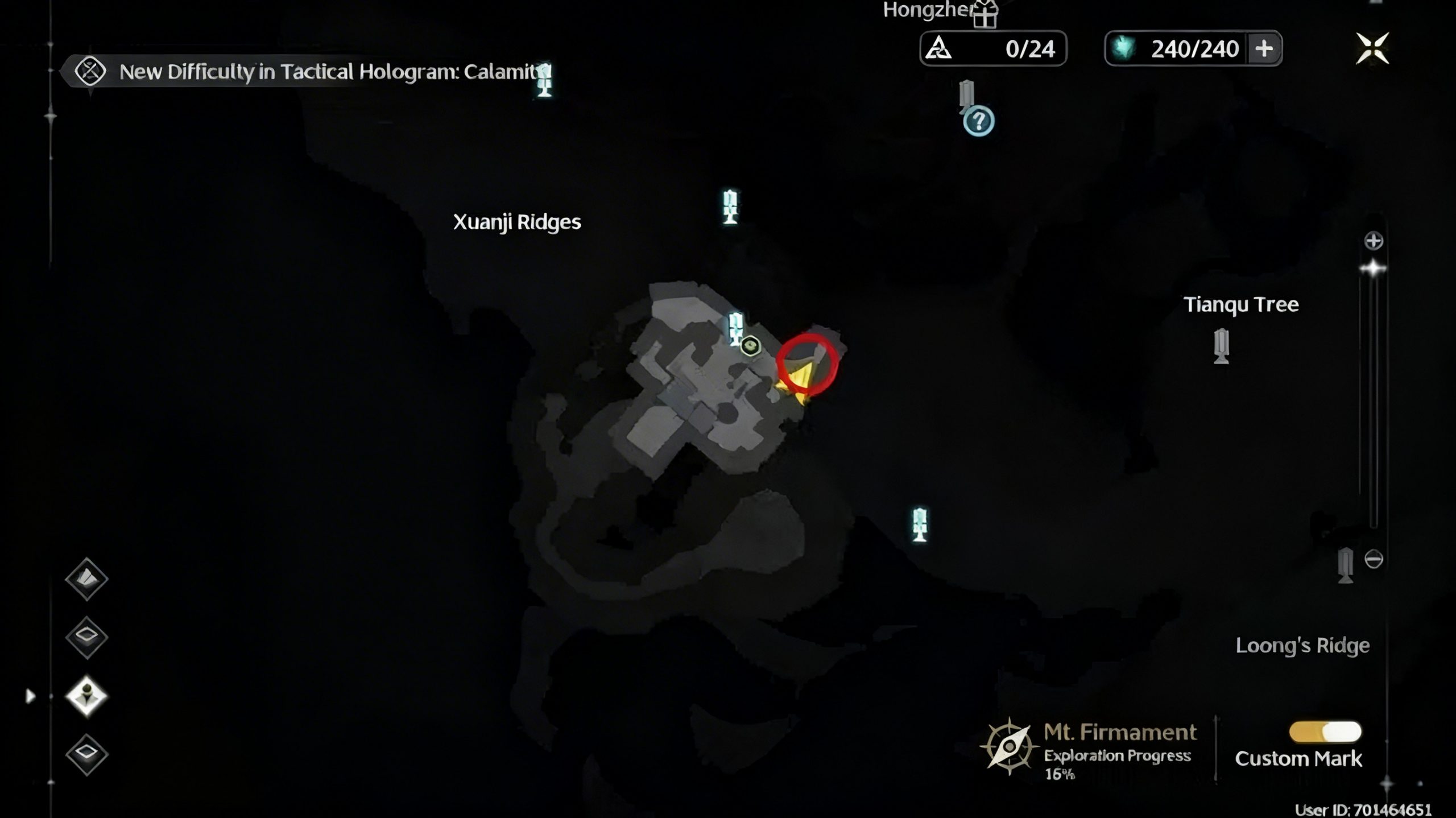Select the beacon below the Tianqu Tree label
The width and height of the screenshot is (1456, 818).
click(x=1221, y=345)
